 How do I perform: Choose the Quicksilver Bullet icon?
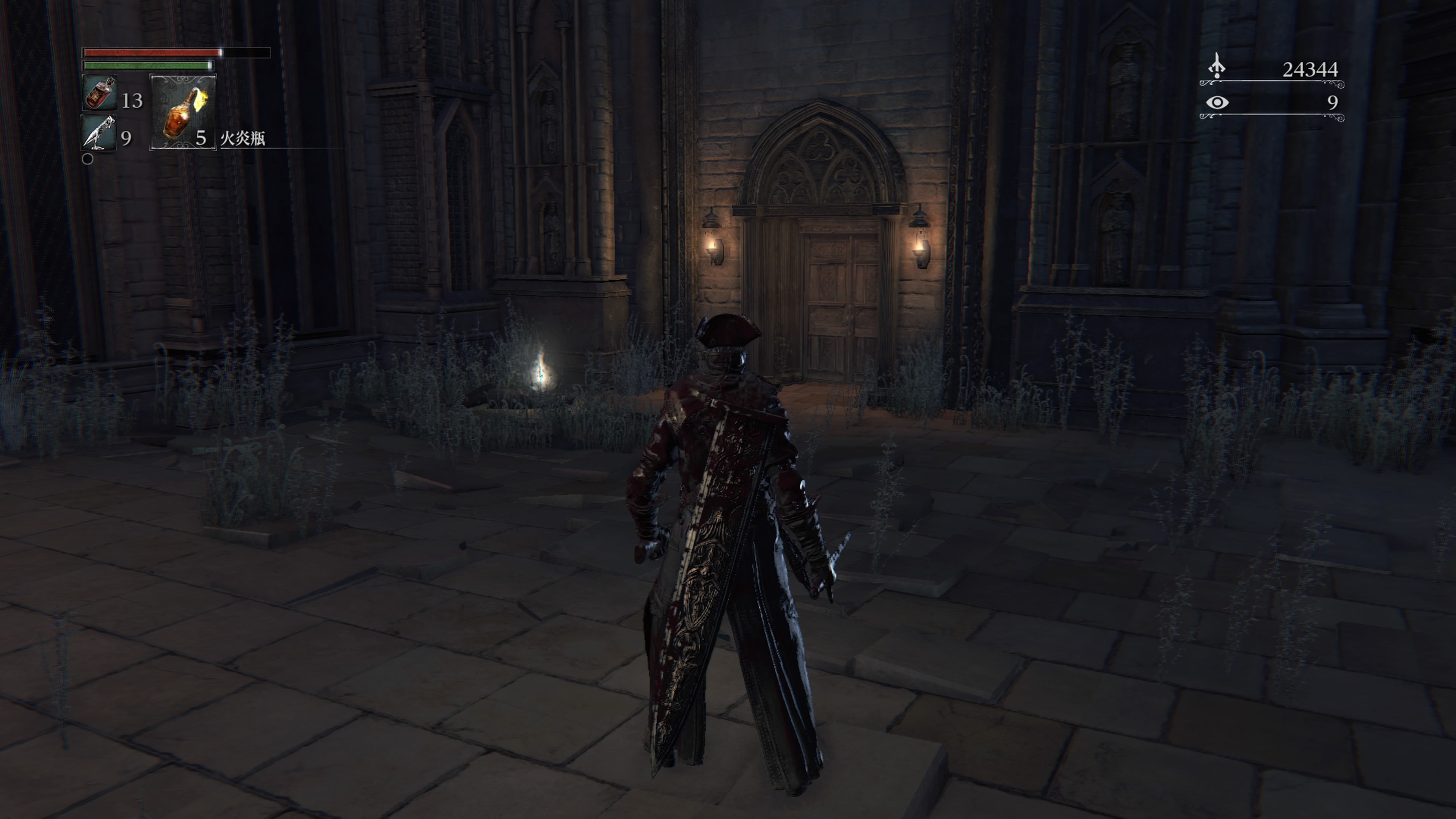pos(99,132)
